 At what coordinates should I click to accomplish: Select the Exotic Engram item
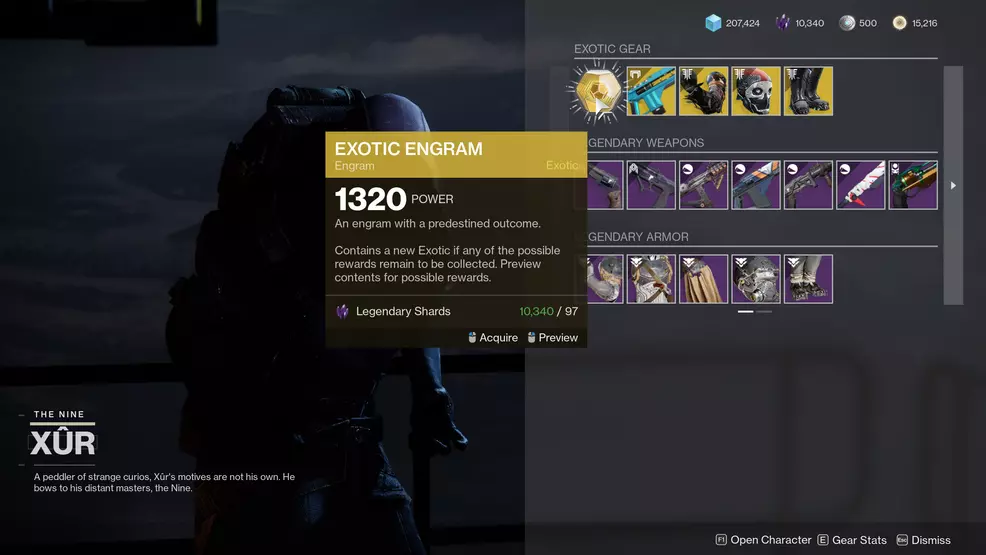(597, 91)
